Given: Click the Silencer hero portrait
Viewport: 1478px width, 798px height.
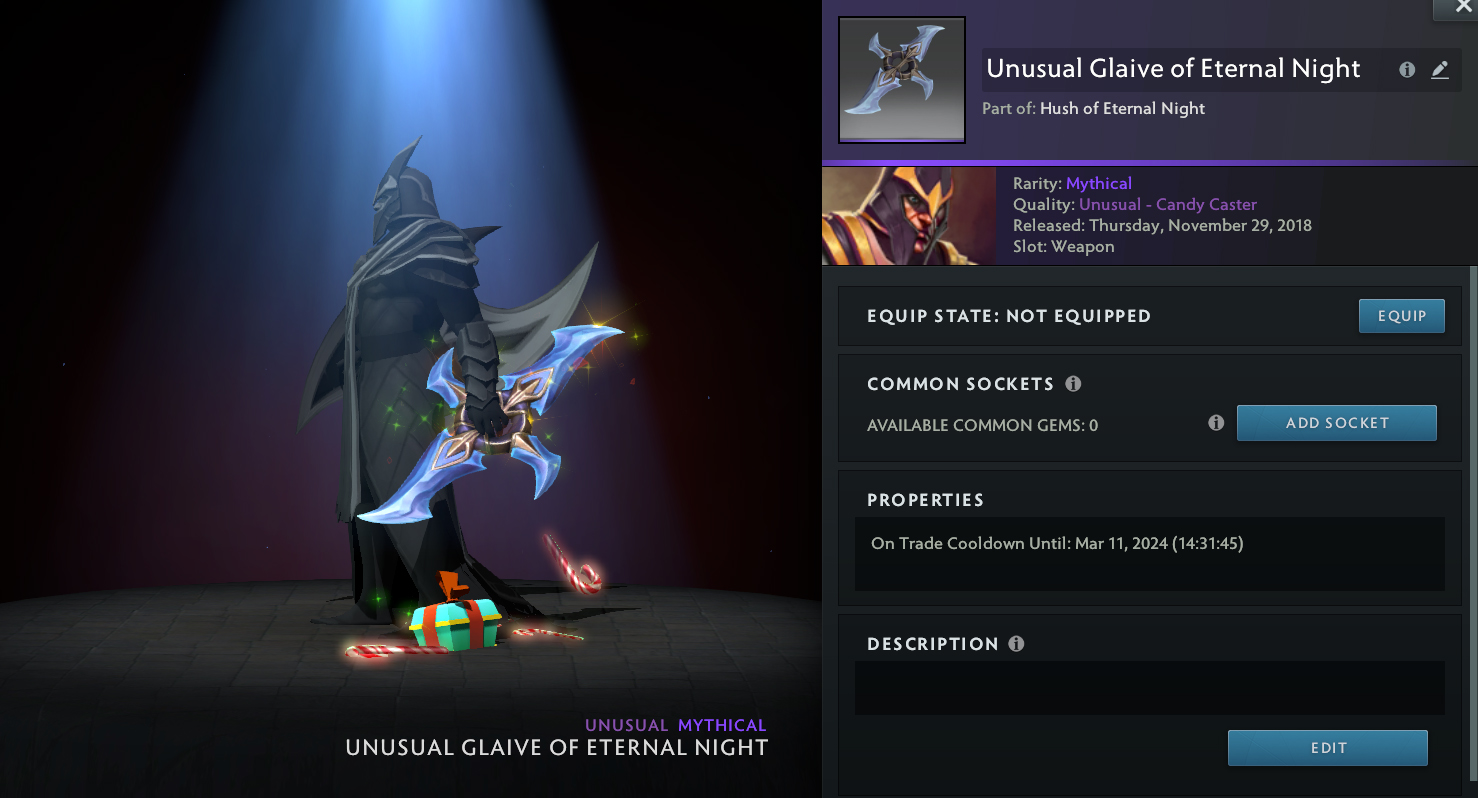Looking at the screenshot, I should tap(908, 215).
